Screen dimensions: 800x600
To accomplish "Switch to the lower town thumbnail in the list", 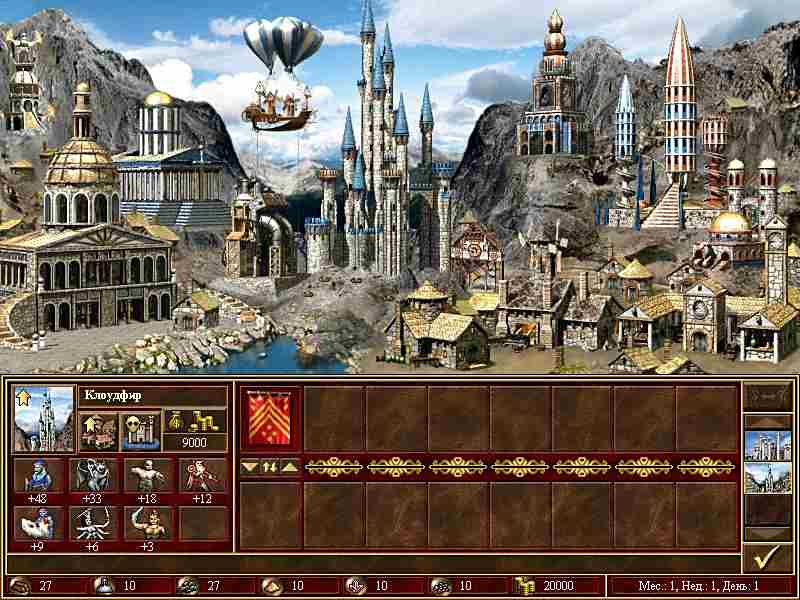I will point(766,478).
